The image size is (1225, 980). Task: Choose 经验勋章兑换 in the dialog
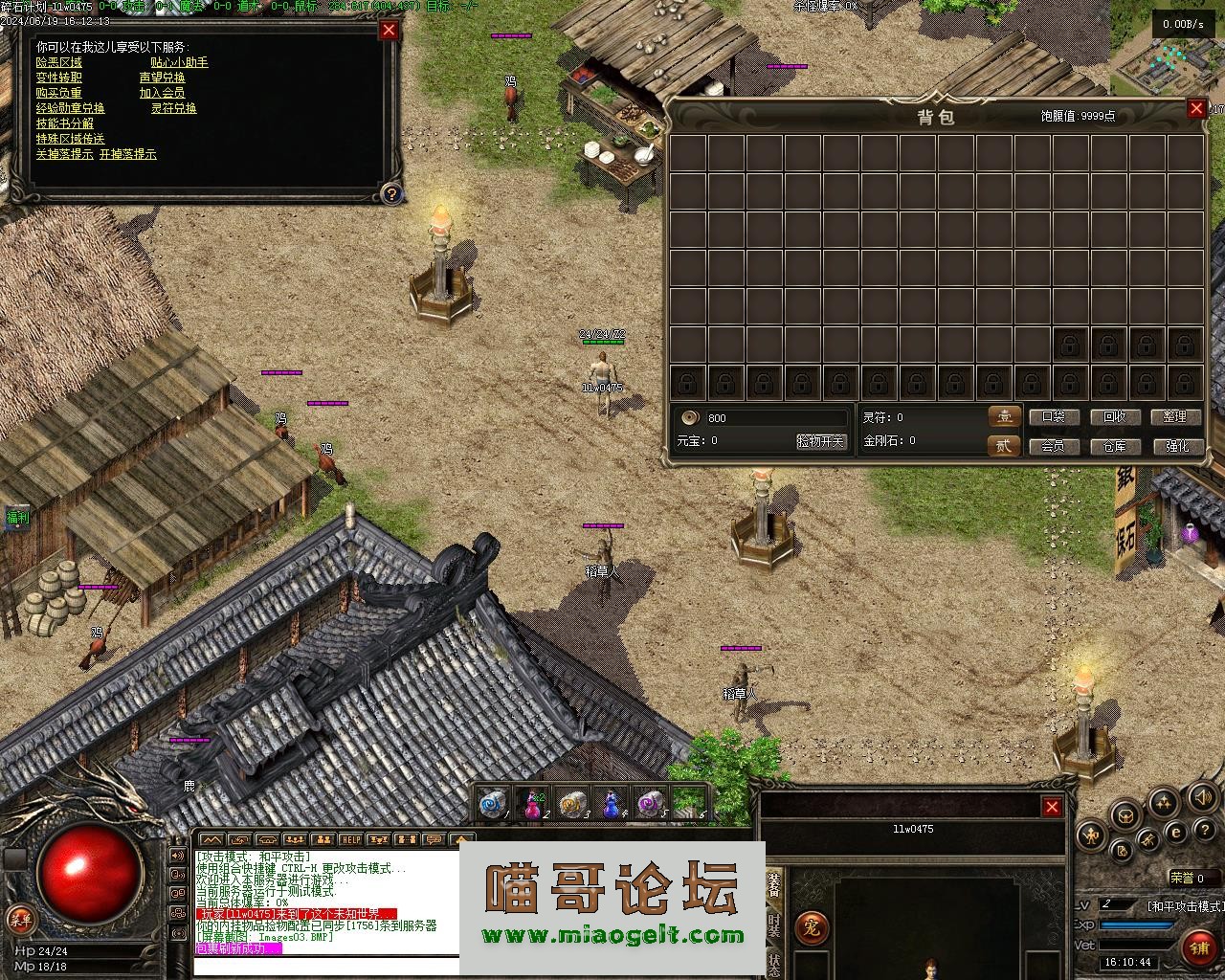[x=70, y=108]
